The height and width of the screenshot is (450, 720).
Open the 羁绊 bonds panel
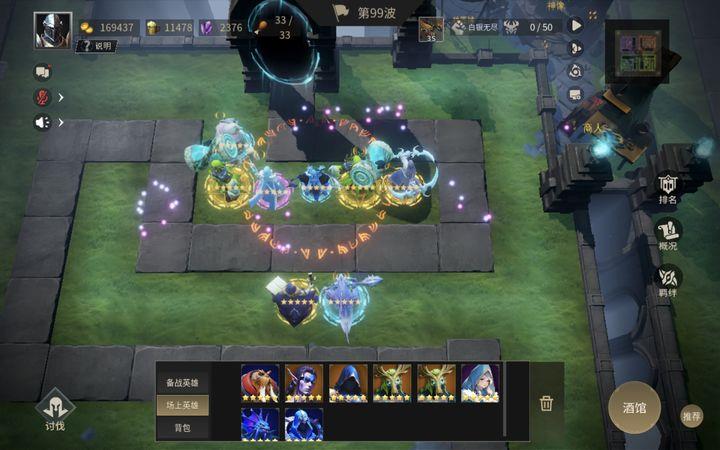[x=668, y=281]
